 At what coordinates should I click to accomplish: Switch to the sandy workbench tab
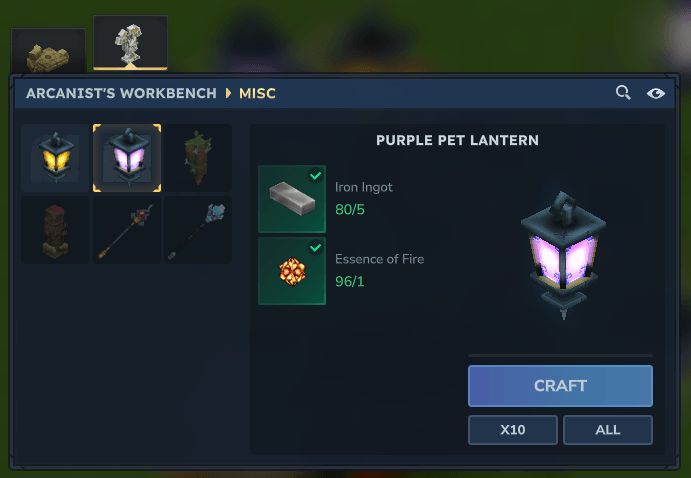pos(45,53)
